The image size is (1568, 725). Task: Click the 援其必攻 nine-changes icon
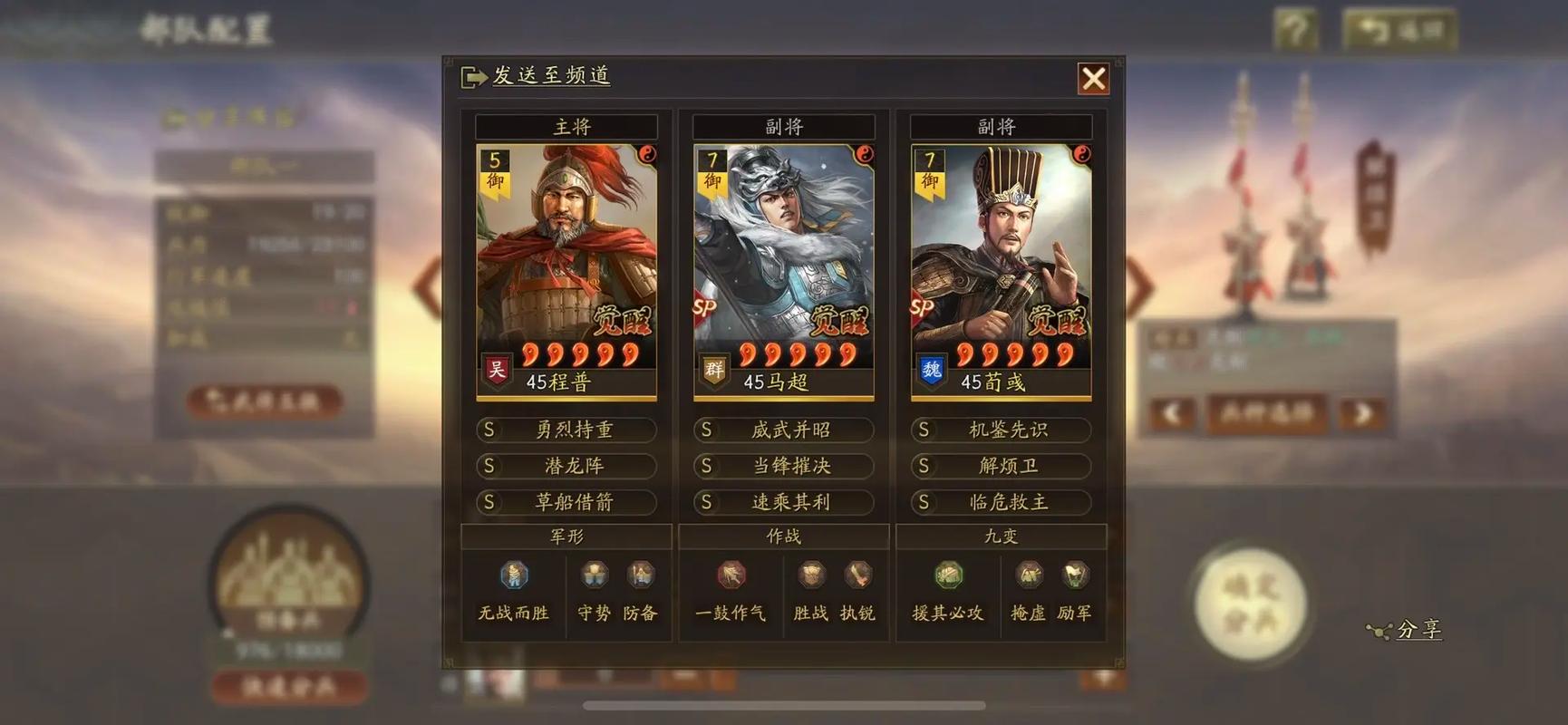pyautogui.click(x=948, y=575)
